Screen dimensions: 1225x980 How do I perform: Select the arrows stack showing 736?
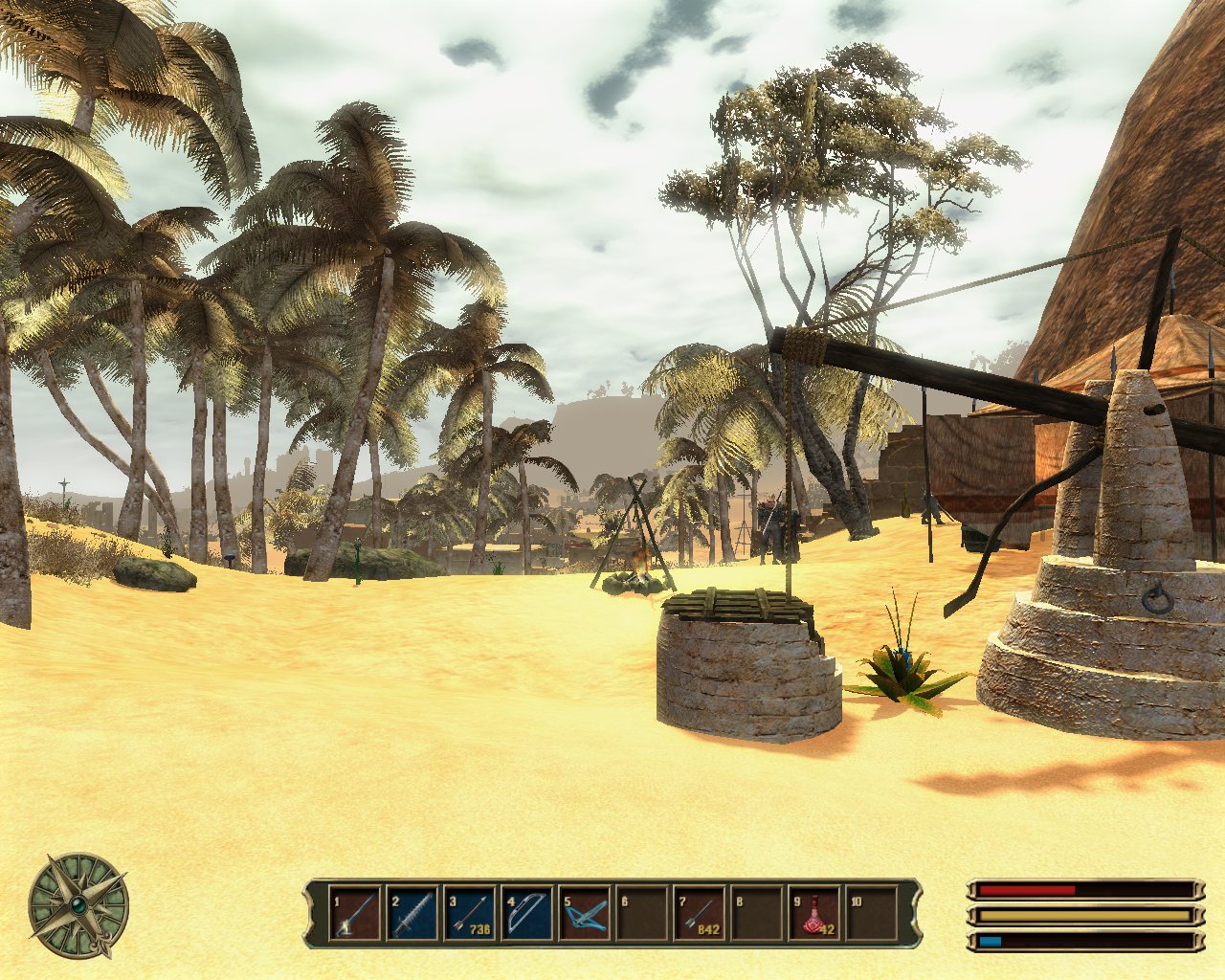tap(470, 914)
